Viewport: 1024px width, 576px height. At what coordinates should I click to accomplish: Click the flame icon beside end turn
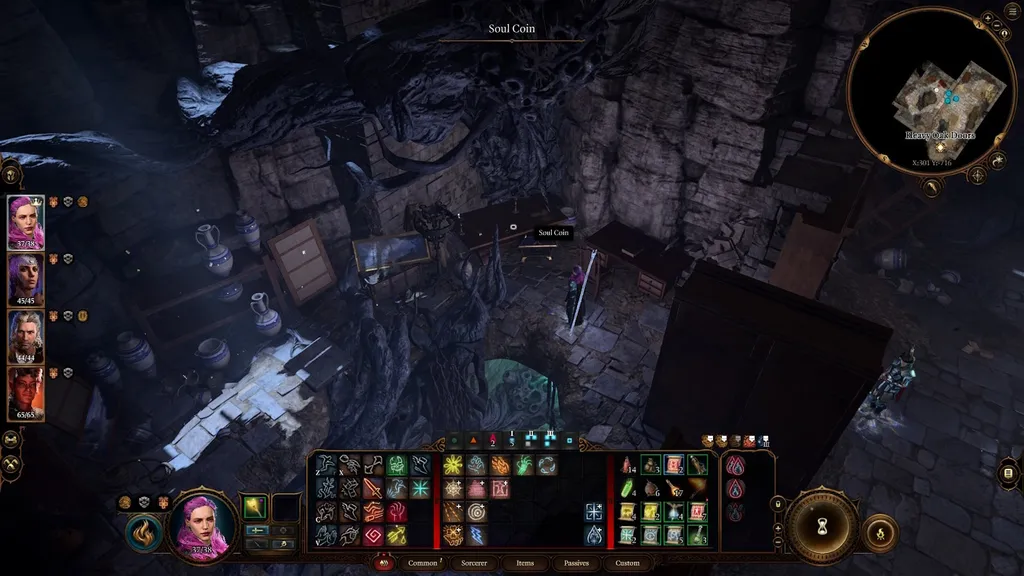point(879,532)
